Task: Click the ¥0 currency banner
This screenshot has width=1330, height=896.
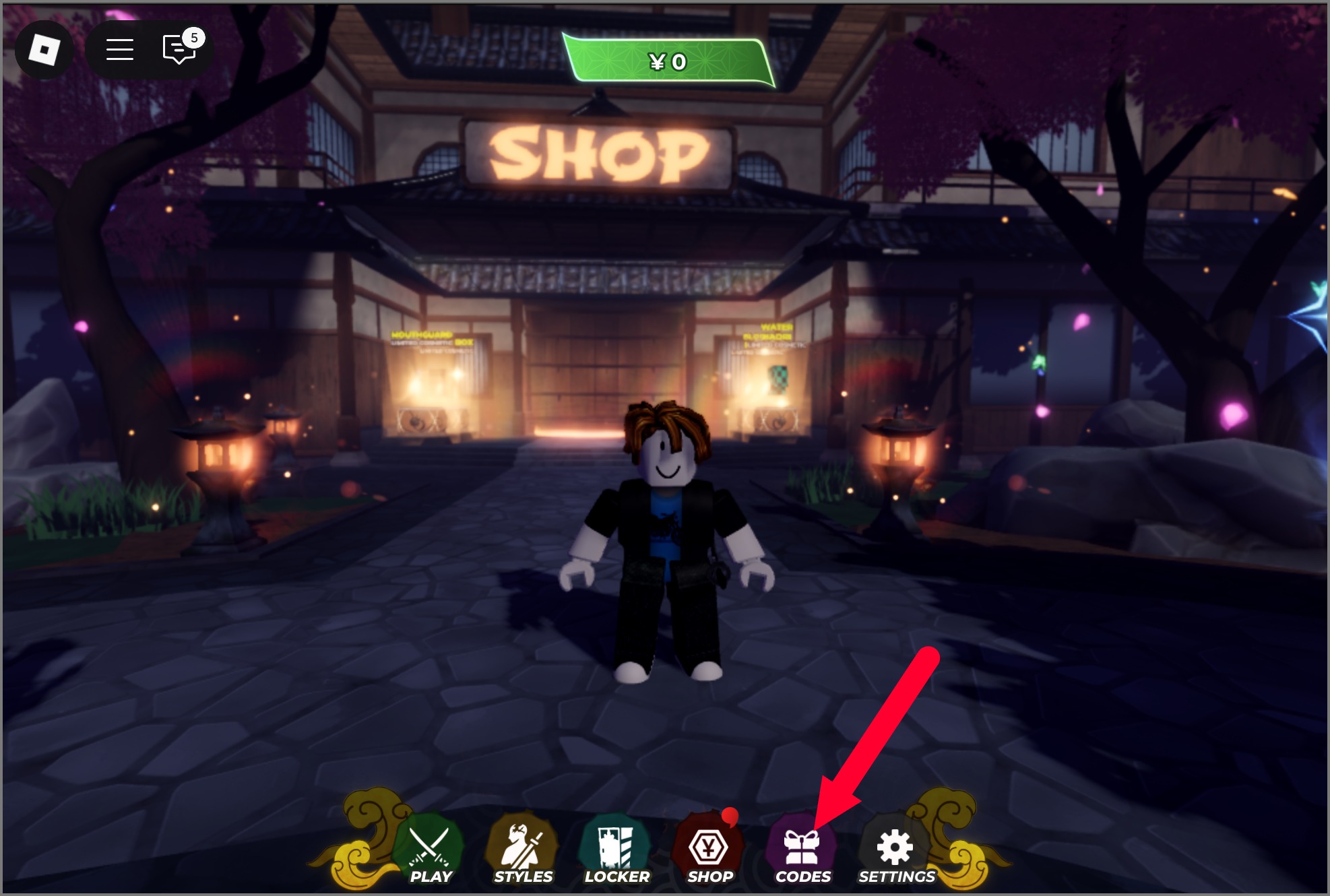Action: (668, 61)
